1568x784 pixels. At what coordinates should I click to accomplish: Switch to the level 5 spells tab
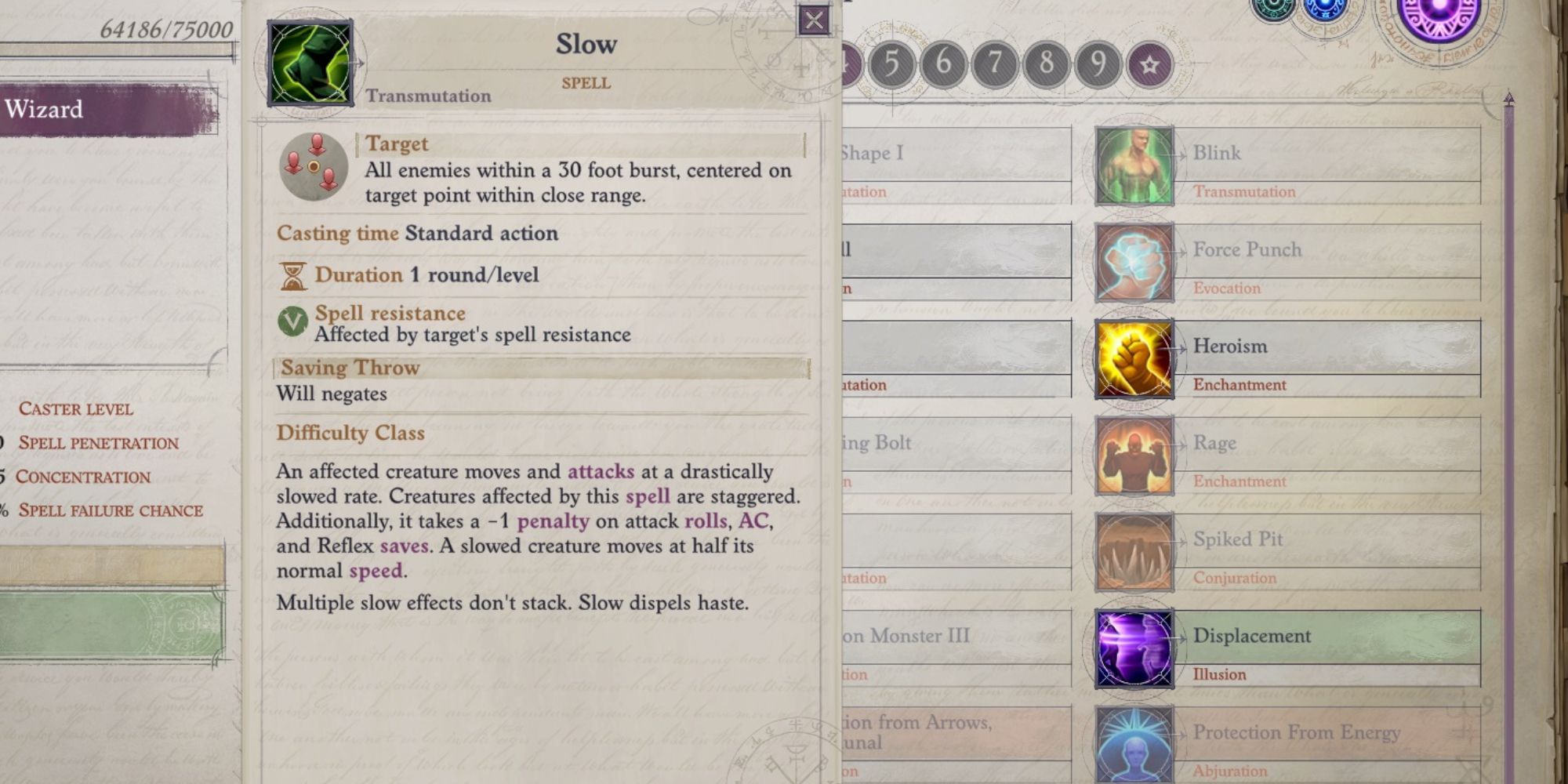click(x=894, y=63)
